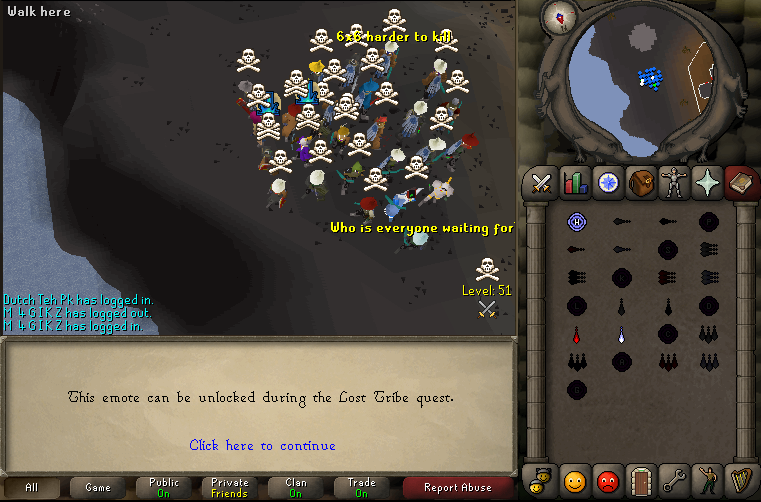This screenshot has width=761, height=502.
Task: Show the skills bar-chart tab
Action: pyautogui.click(x=575, y=183)
